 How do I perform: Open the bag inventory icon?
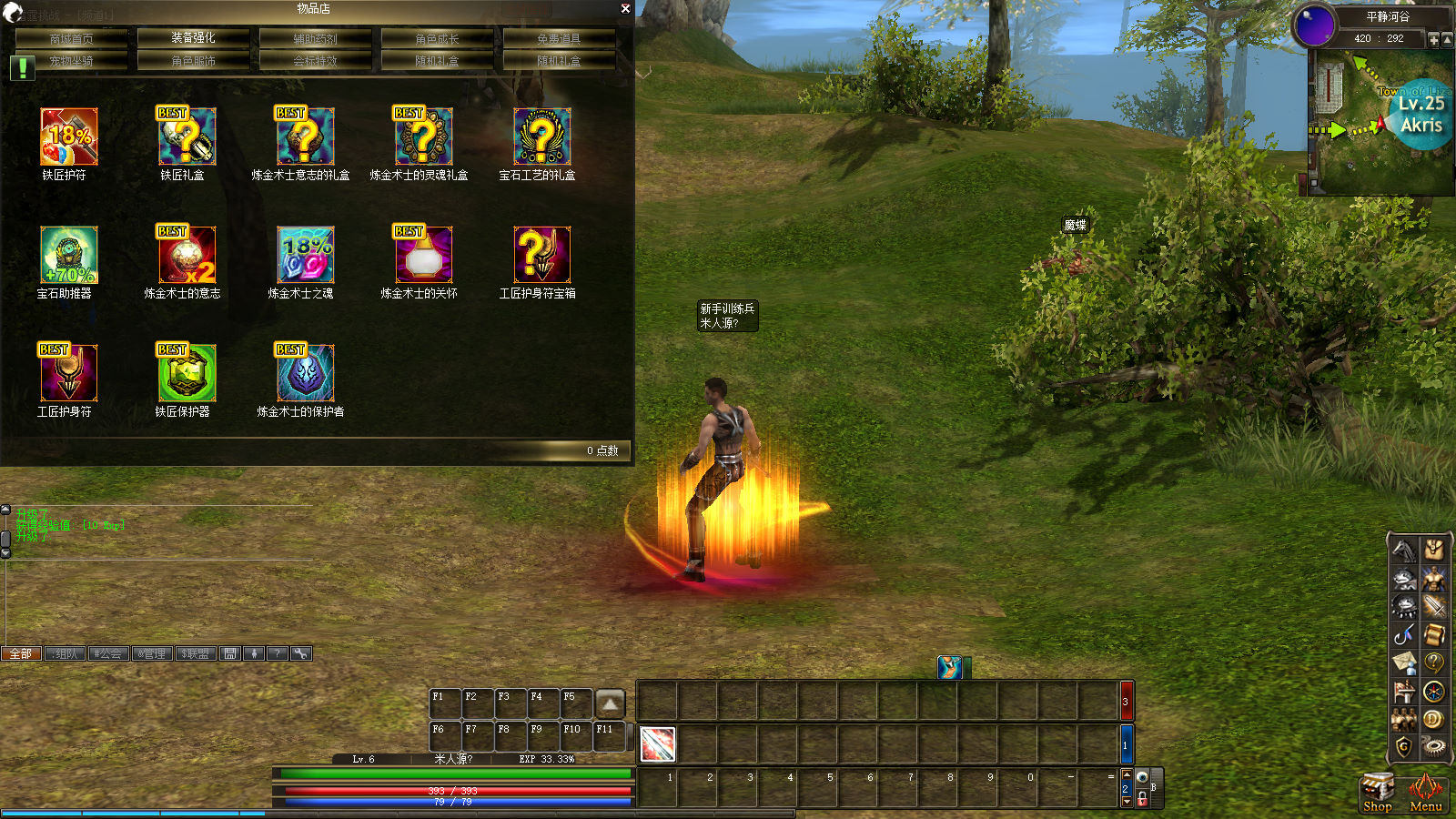(1433, 549)
